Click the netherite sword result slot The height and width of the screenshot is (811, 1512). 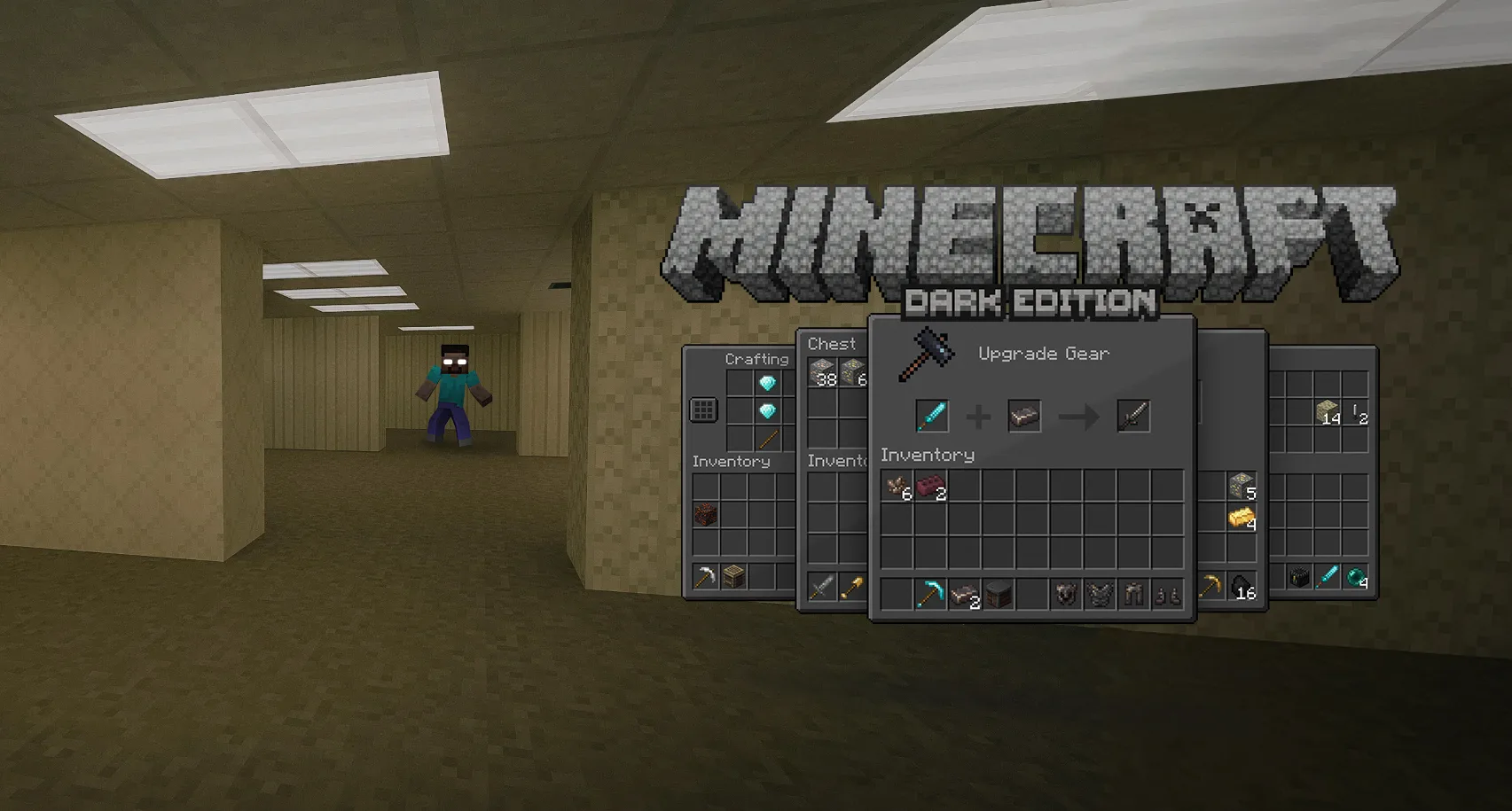[x=1134, y=416]
